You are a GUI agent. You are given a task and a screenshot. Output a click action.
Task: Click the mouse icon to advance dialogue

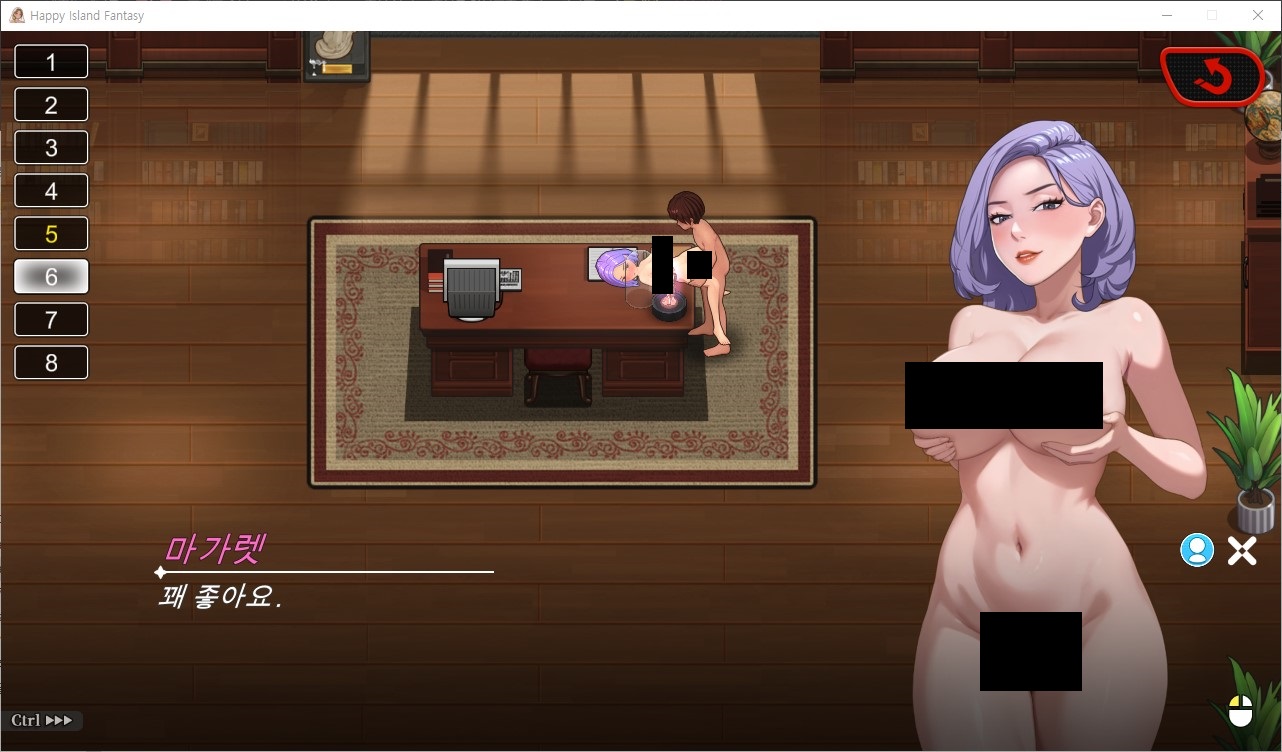coord(1240,711)
